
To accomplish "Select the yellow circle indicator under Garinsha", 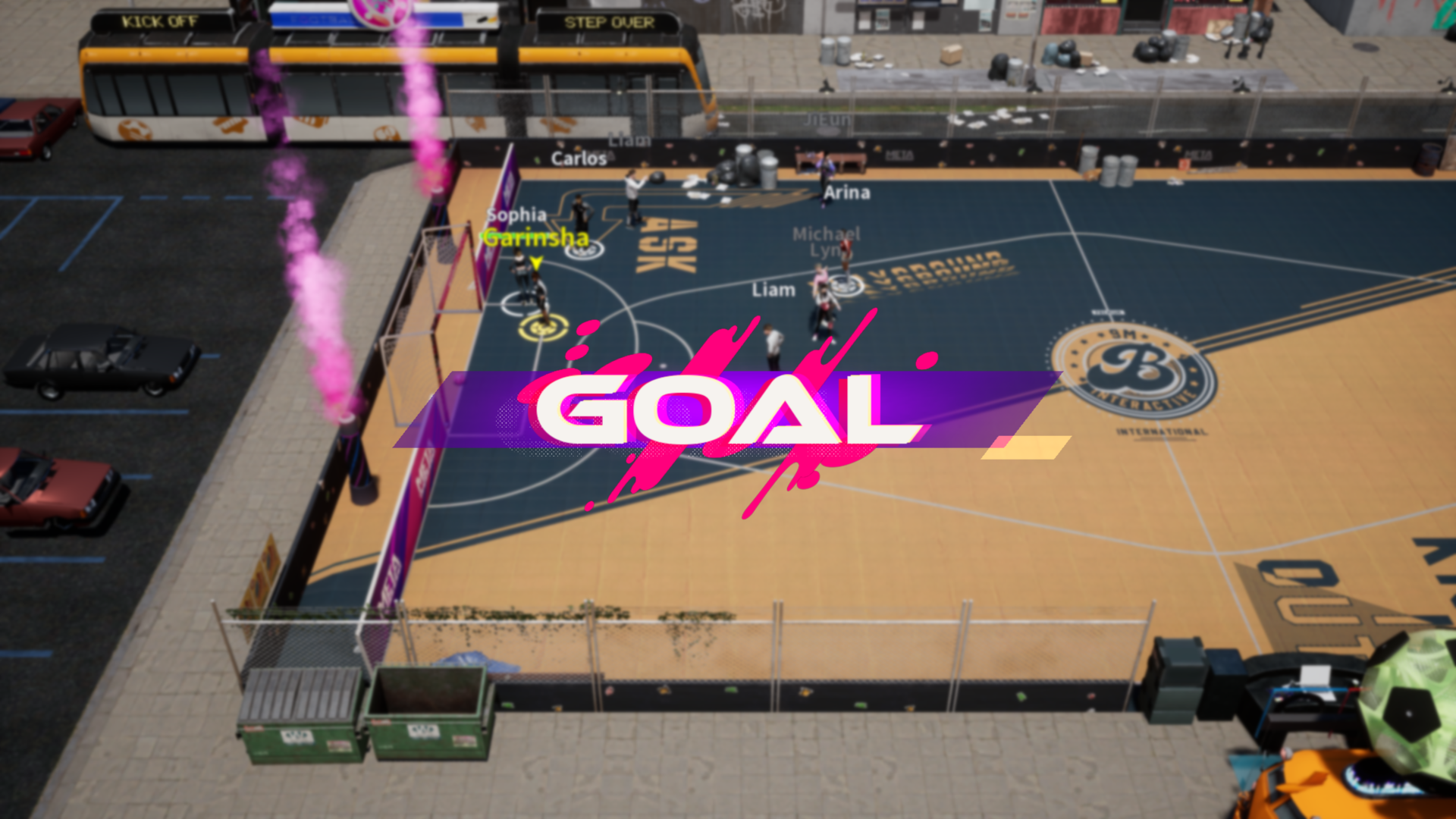I will 543,328.
